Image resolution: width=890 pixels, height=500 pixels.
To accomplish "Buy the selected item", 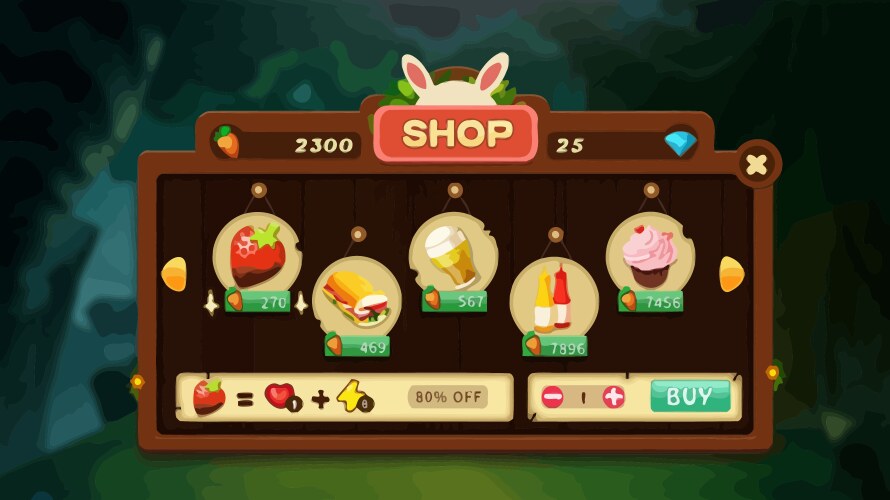I will [689, 396].
